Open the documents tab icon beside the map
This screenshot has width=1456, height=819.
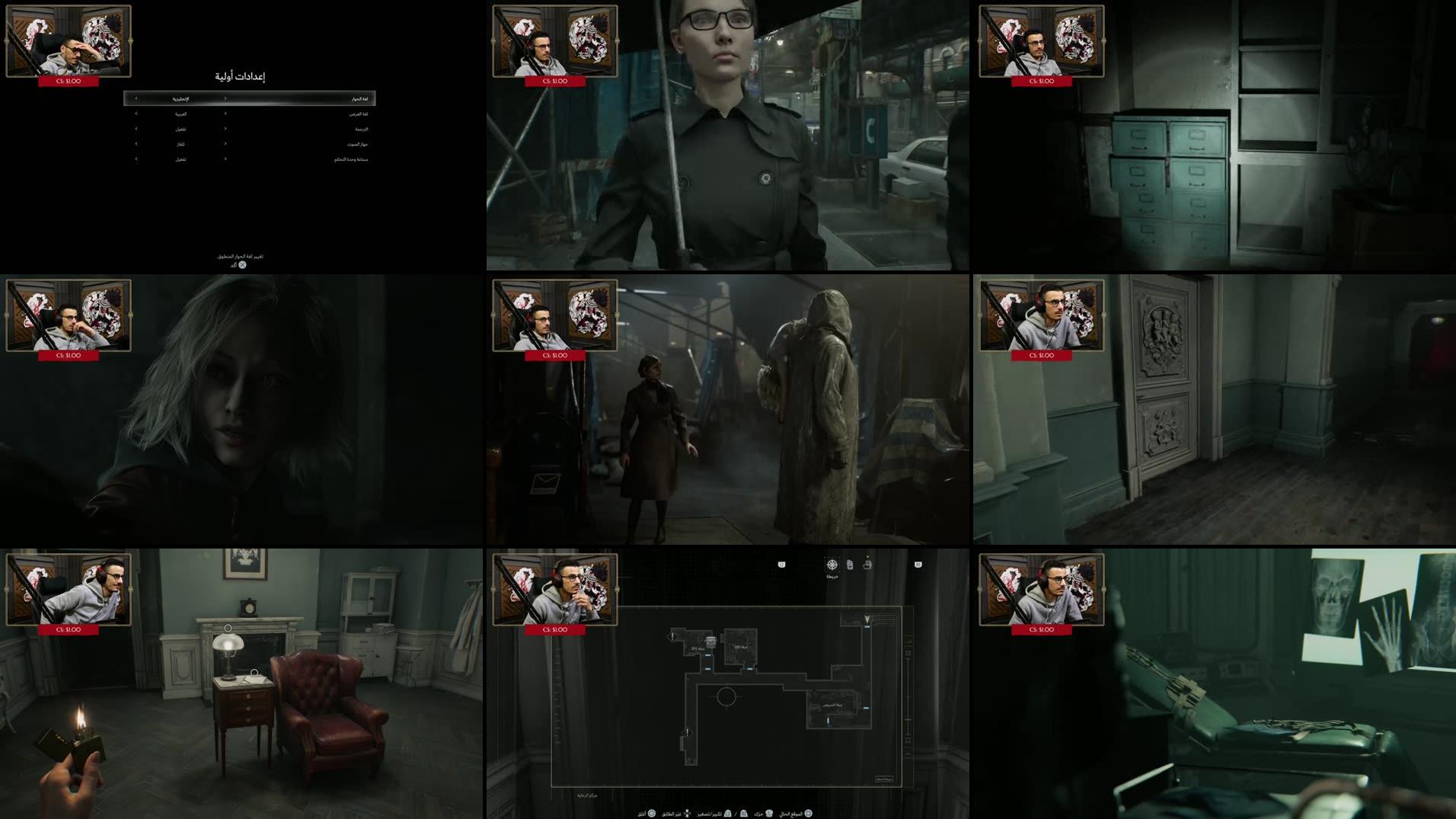(850, 565)
